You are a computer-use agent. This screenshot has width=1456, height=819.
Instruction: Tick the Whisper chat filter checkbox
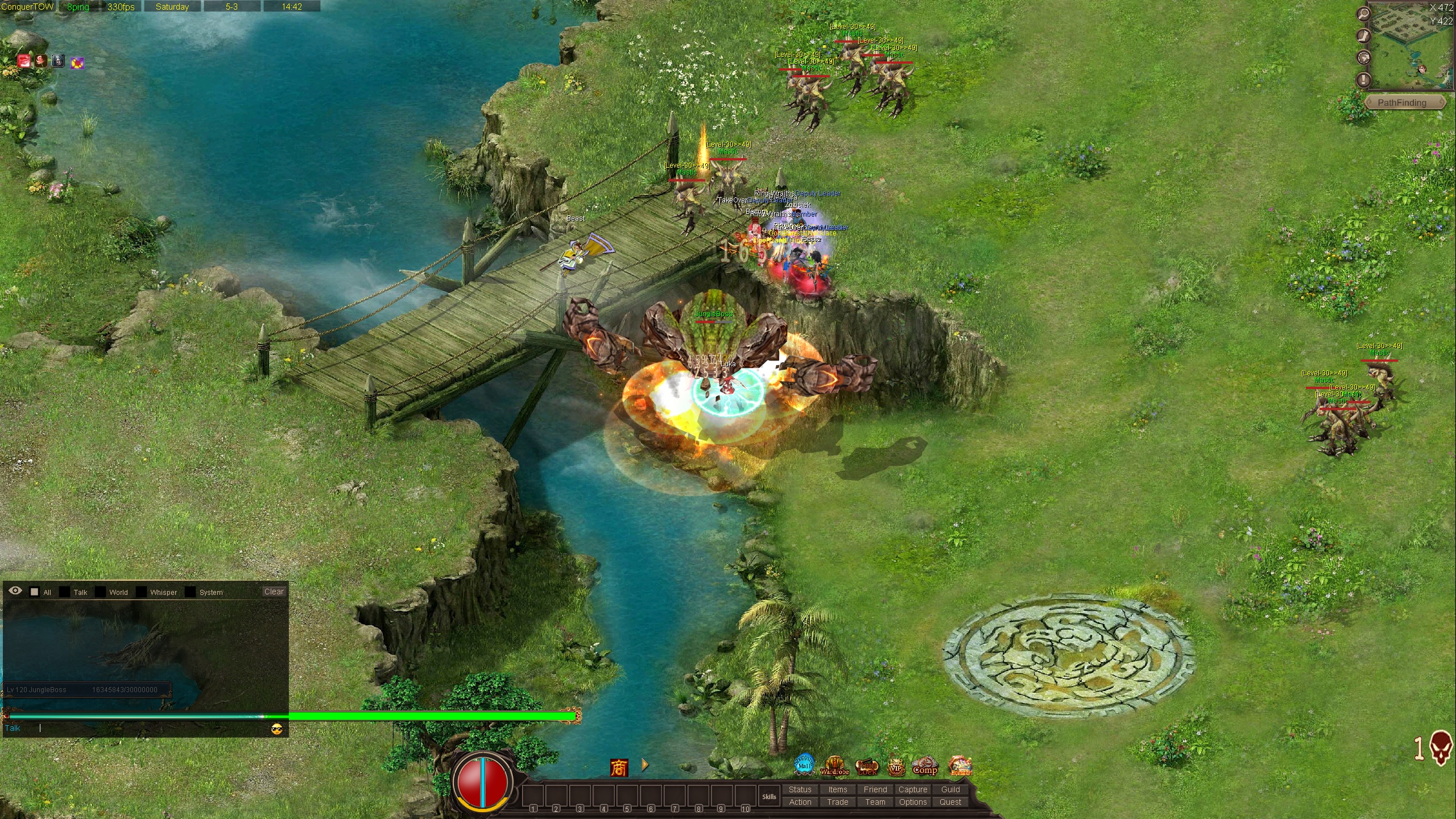click(142, 592)
